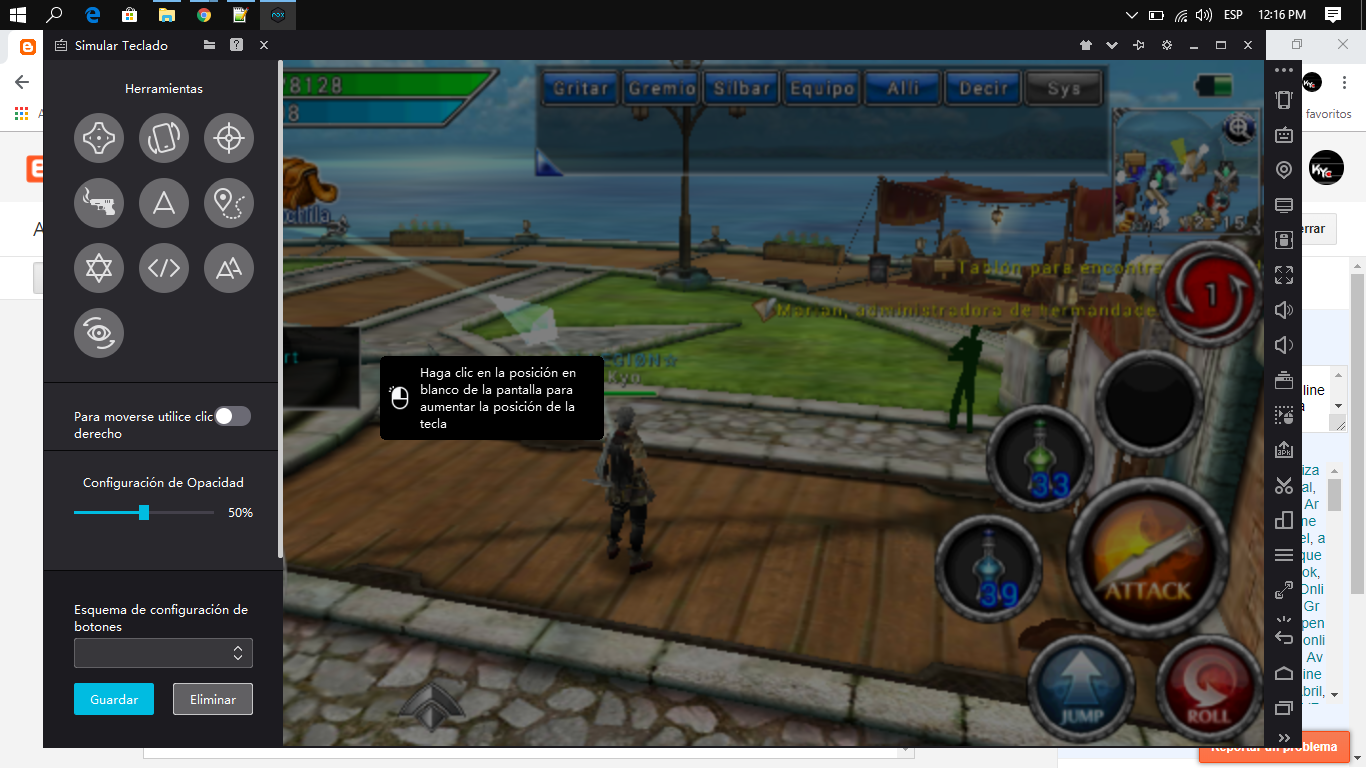
Task: Select the crosshair aim tool
Action: pyautogui.click(x=228, y=138)
